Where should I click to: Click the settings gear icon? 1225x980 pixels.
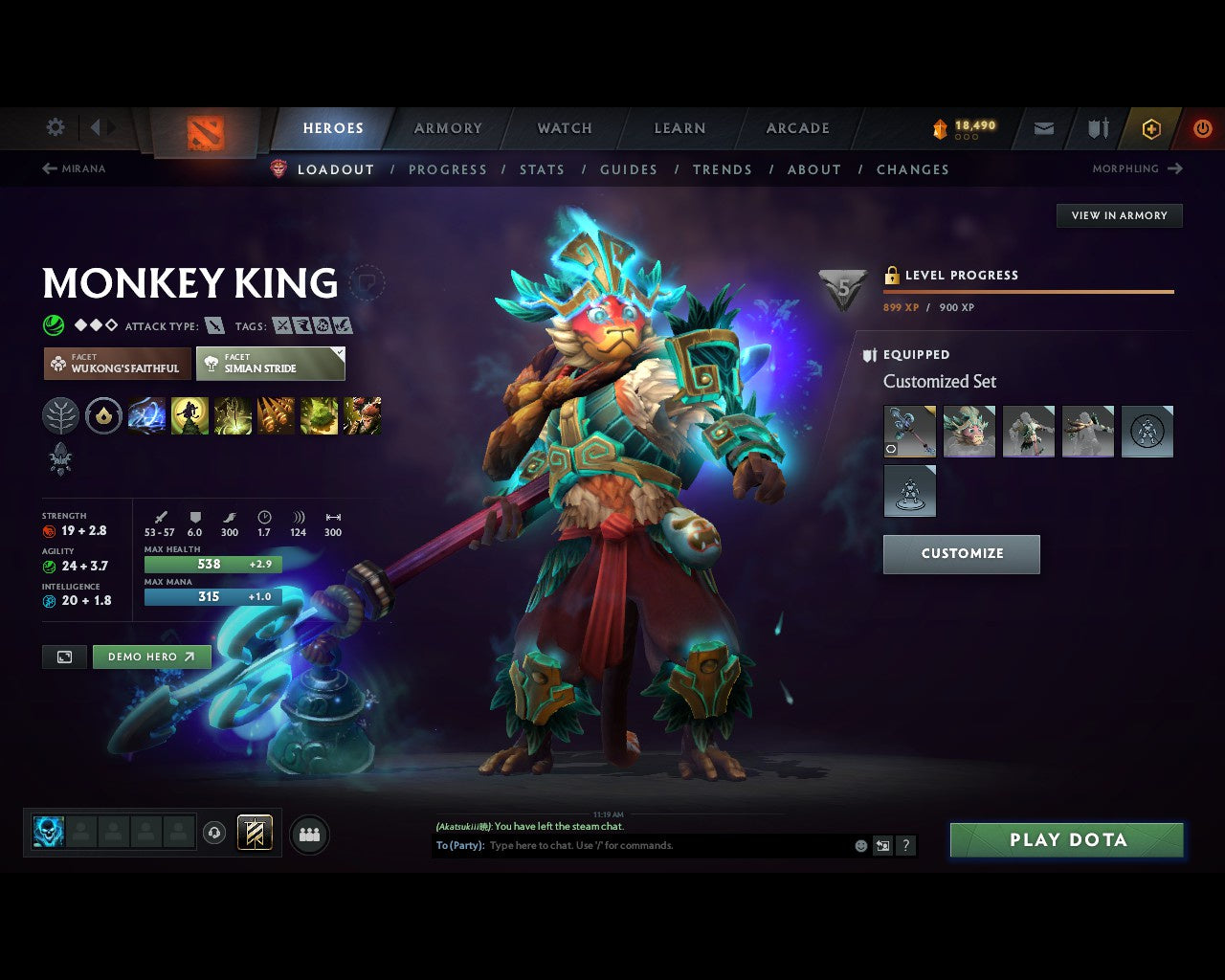[55, 127]
